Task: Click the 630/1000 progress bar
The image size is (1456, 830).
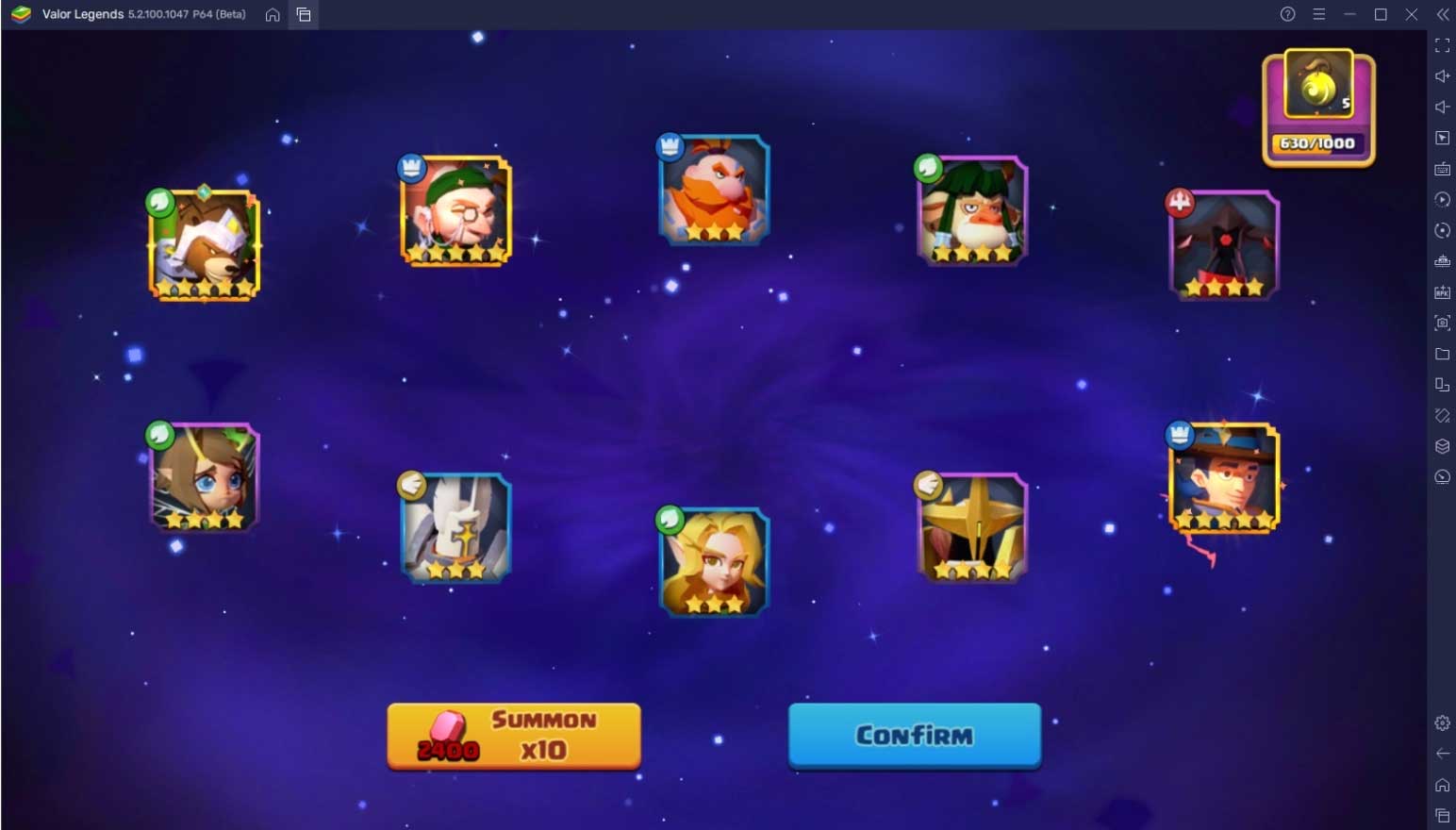Action: (1317, 142)
